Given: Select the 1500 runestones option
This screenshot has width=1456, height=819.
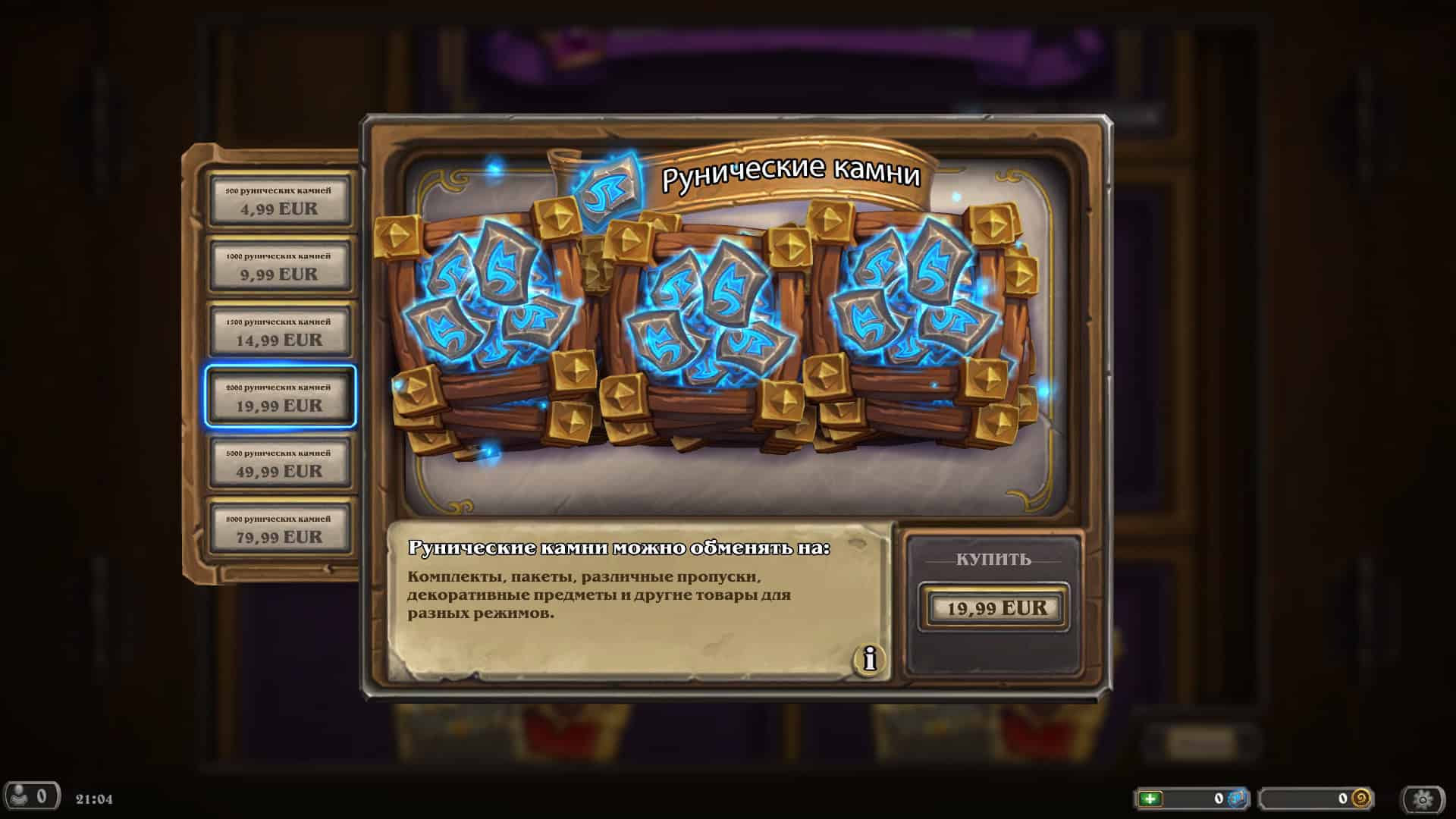Looking at the screenshot, I should [x=281, y=331].
